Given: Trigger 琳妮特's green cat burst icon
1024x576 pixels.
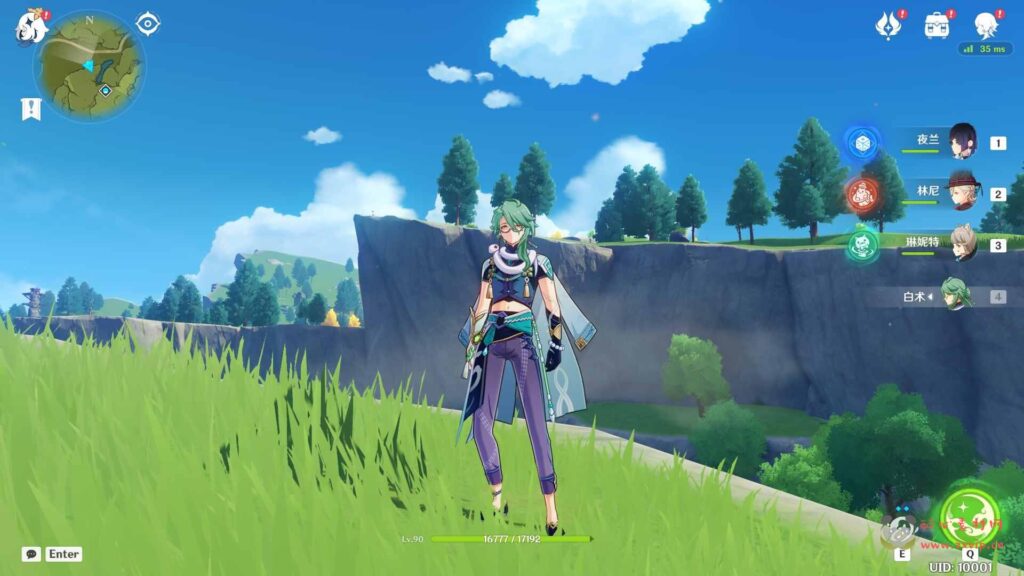Looking at the screenshot, I should pyautogui.click(x=862, y=245).
